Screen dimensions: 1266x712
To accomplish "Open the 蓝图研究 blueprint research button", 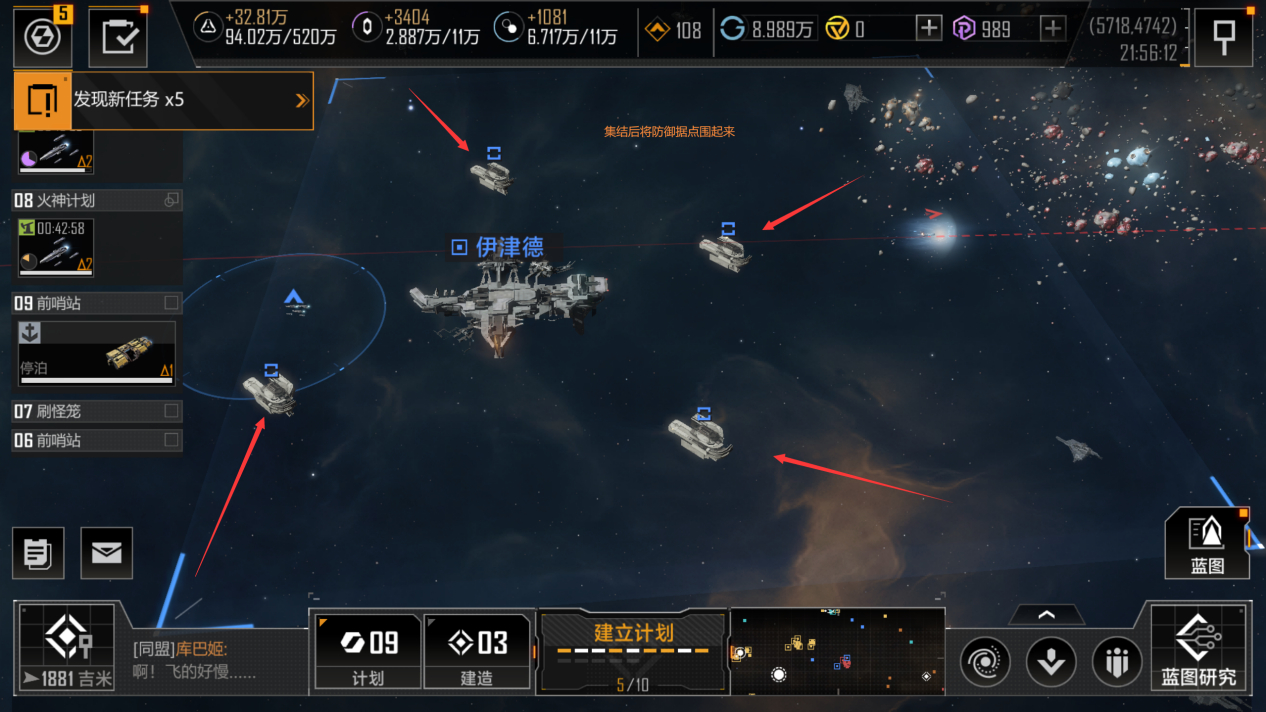I will [x=1199, y=649].
